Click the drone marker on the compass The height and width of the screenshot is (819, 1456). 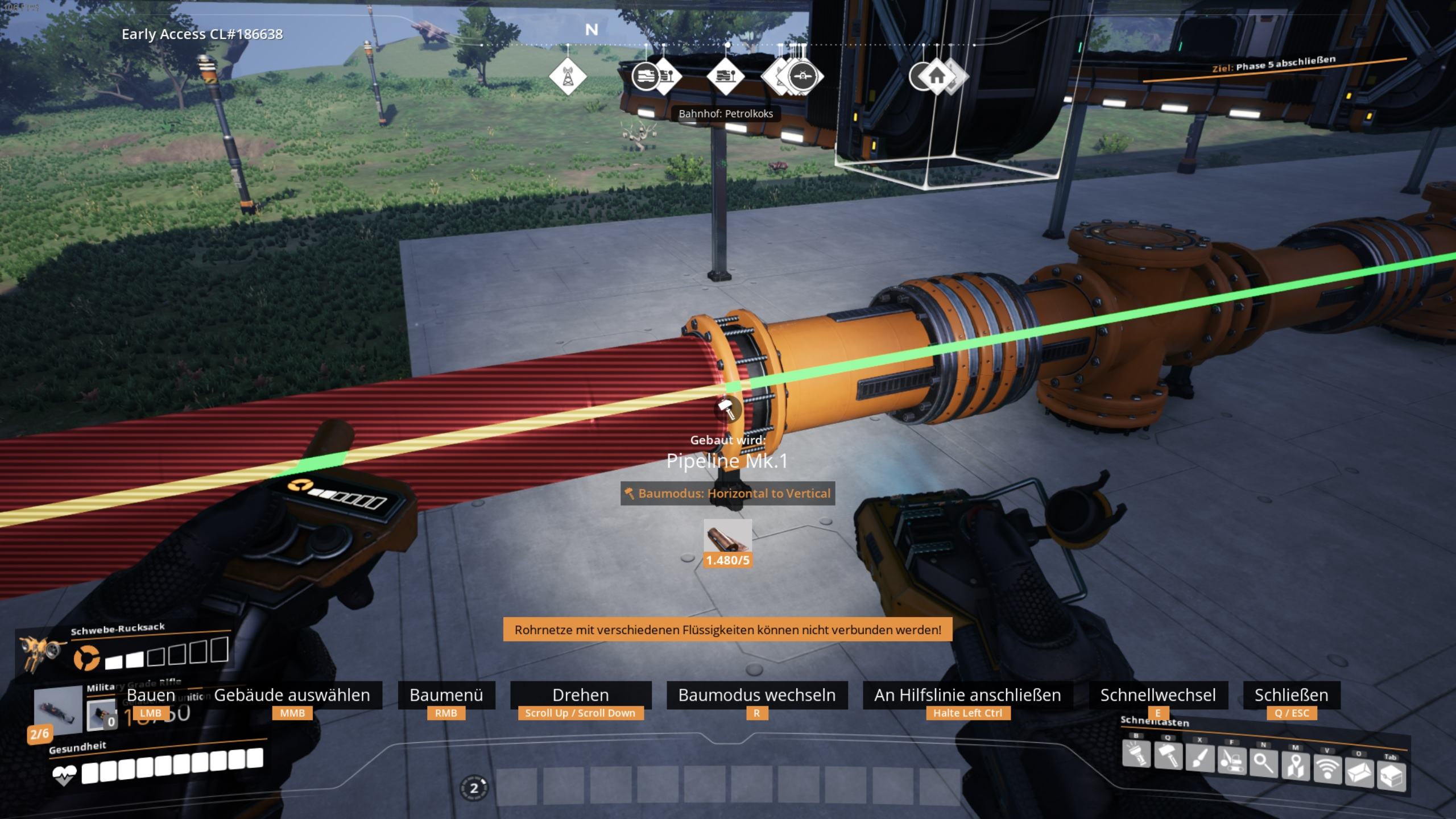803,76
